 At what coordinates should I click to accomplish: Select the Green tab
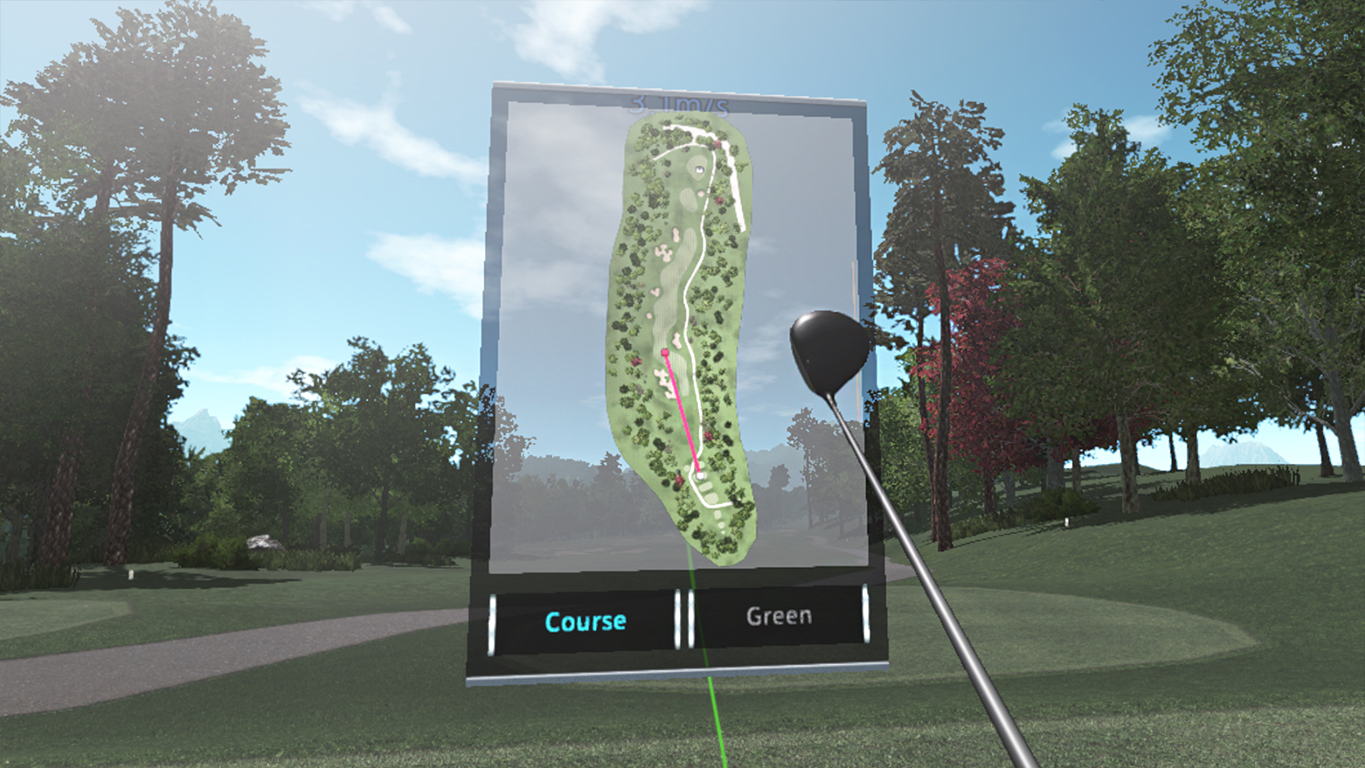point(778,615)
